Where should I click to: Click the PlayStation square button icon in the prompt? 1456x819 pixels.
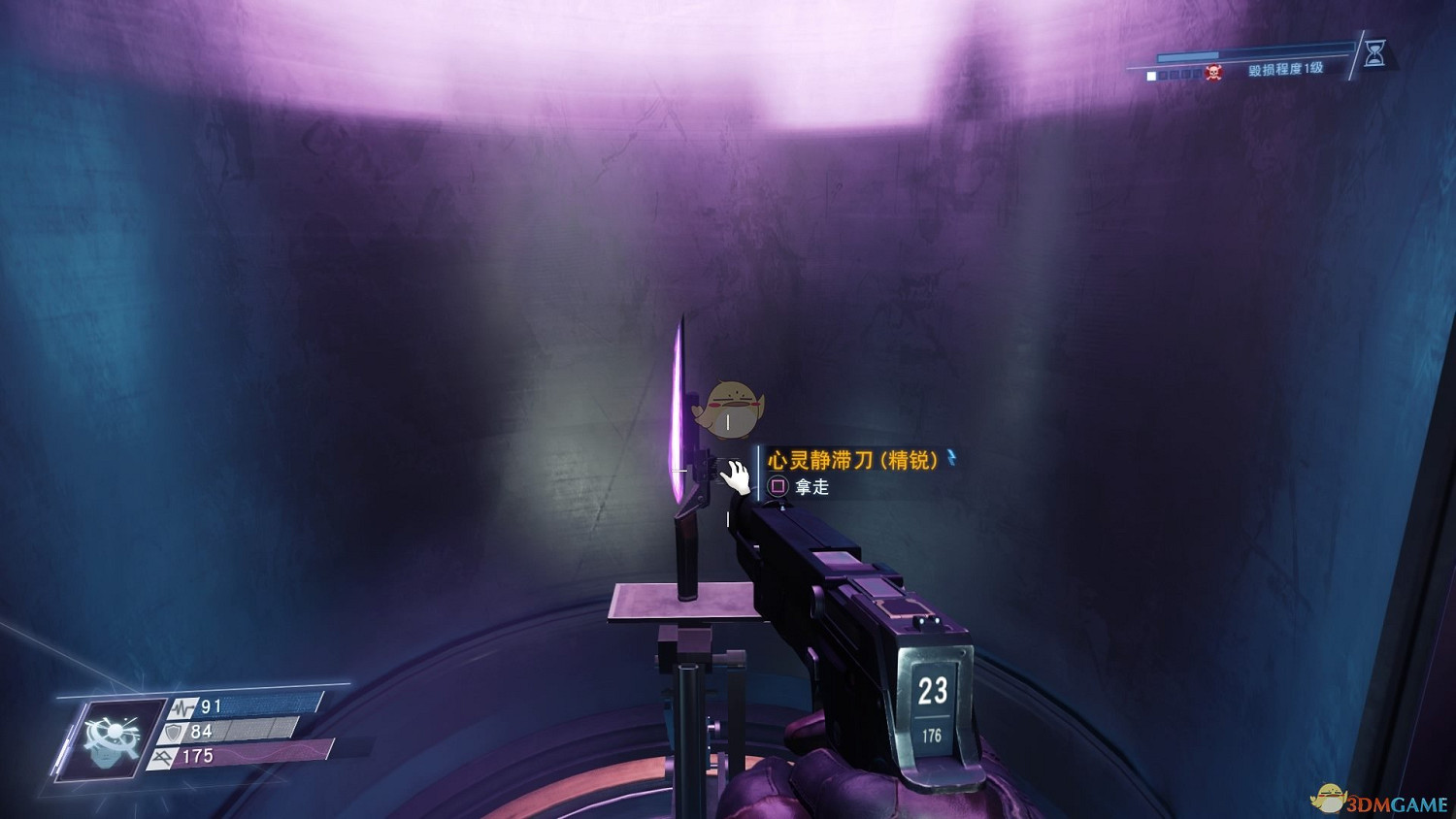pyautogui.click(x=778, y=486)
